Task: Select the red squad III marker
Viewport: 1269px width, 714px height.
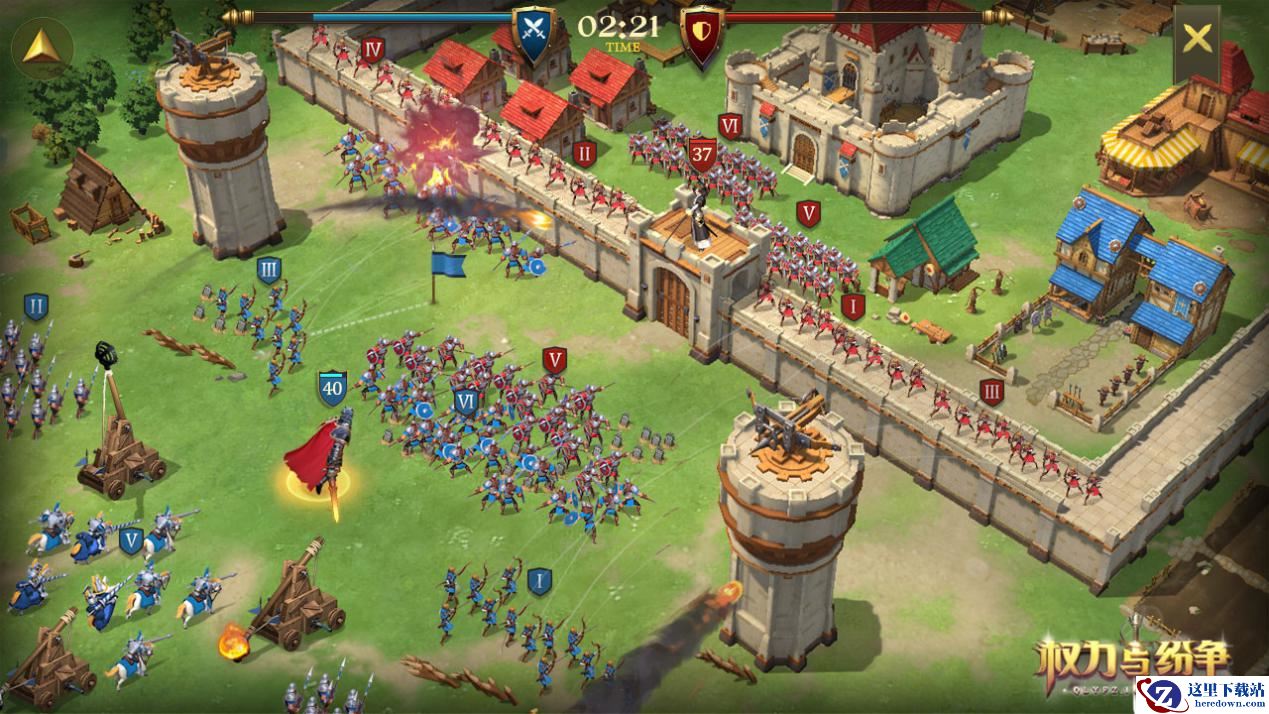Action: [992, 390]
